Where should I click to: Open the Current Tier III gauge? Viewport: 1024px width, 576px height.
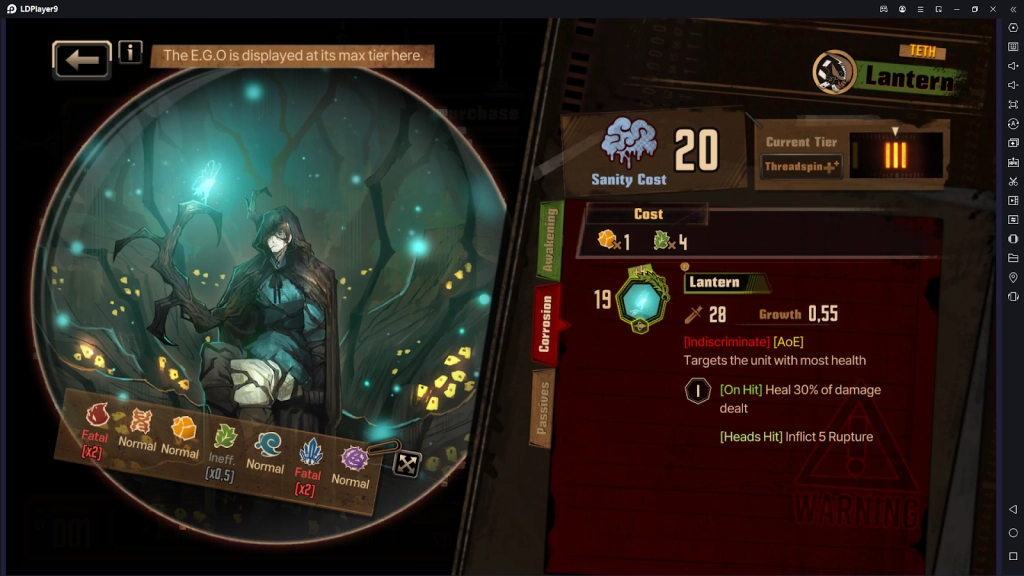click(895, 155)
